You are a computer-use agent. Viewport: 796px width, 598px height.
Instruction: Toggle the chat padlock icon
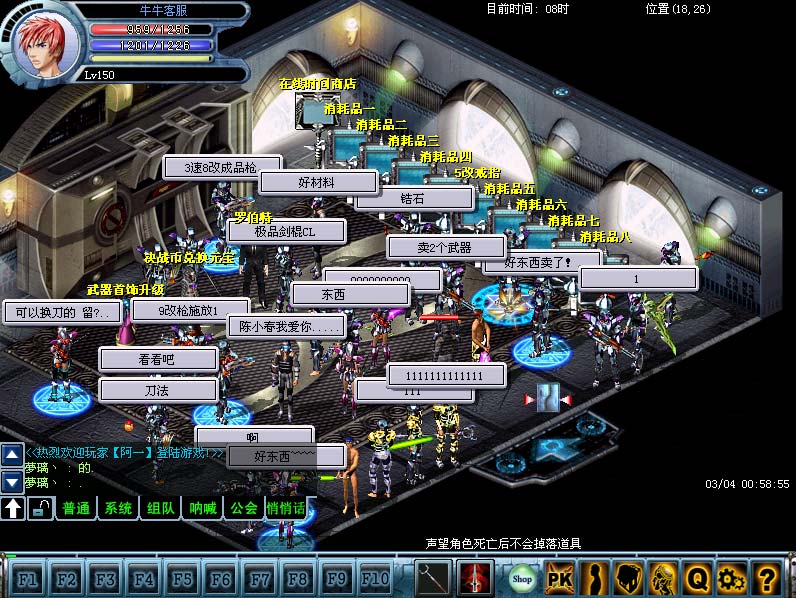coord(41,510)
